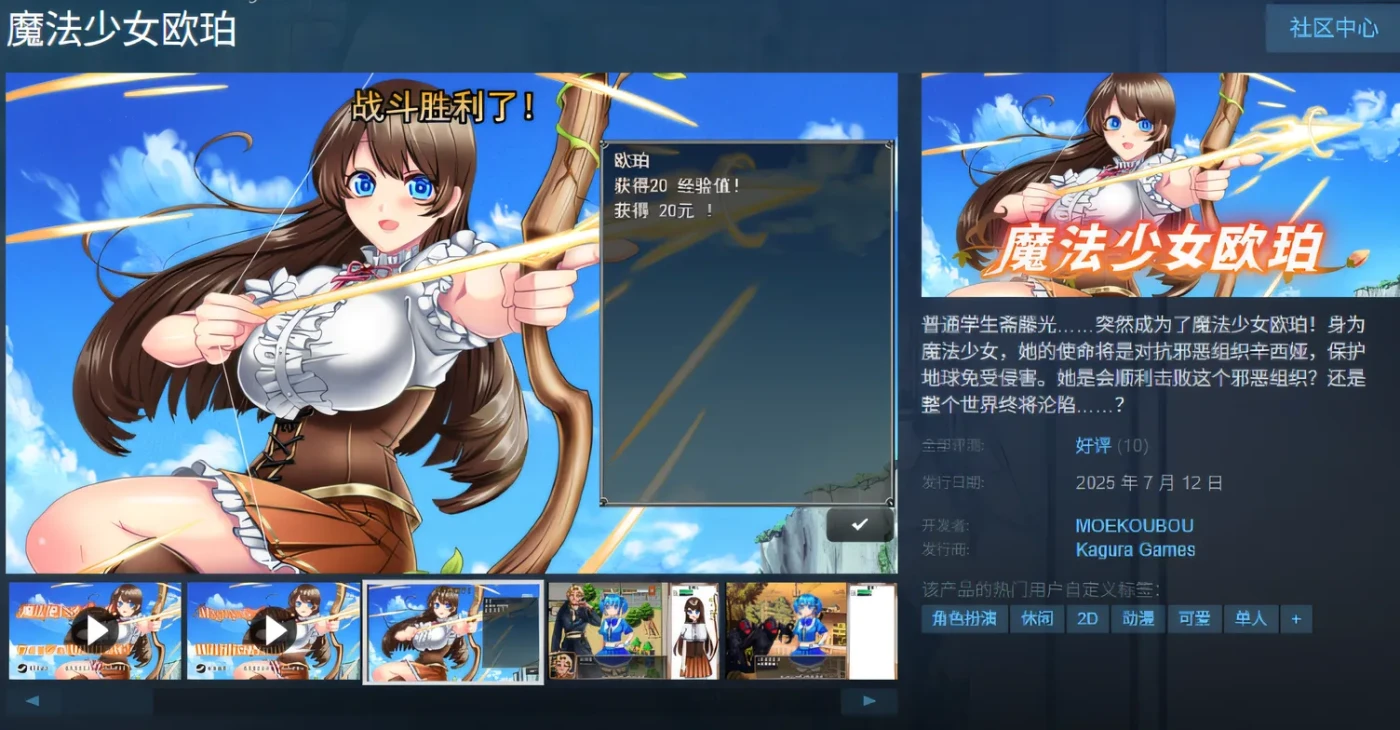
Task: Select the 可爱 tag
Action: click(x=1195, y=619)
